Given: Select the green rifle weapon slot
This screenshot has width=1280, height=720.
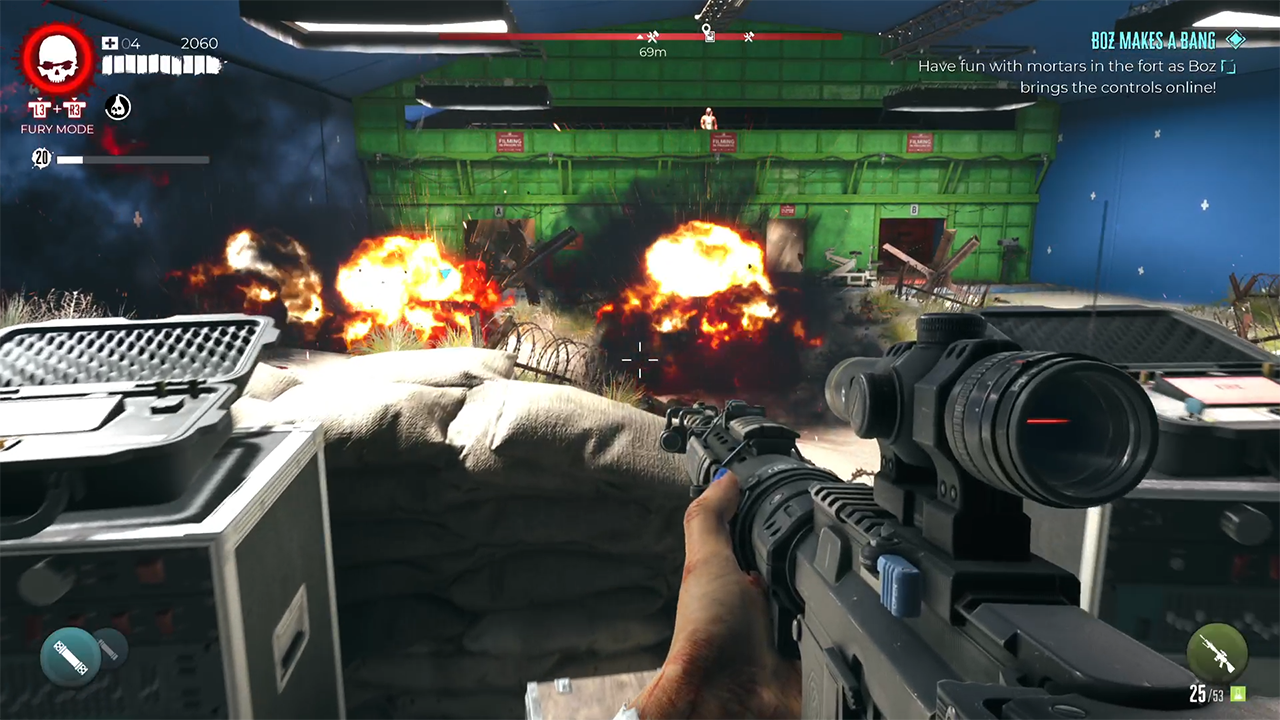Looking at the screenshot, I should coord(1216,652).
